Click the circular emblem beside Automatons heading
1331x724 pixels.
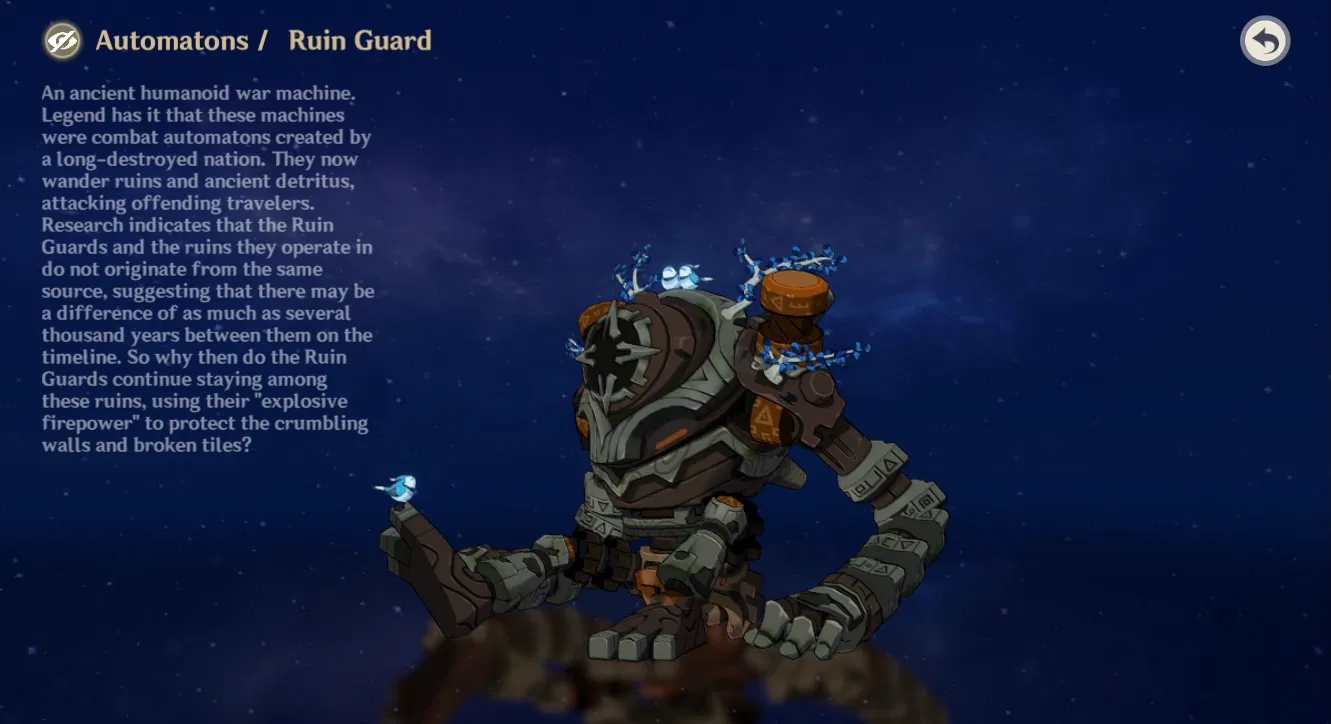click(61, 41)
